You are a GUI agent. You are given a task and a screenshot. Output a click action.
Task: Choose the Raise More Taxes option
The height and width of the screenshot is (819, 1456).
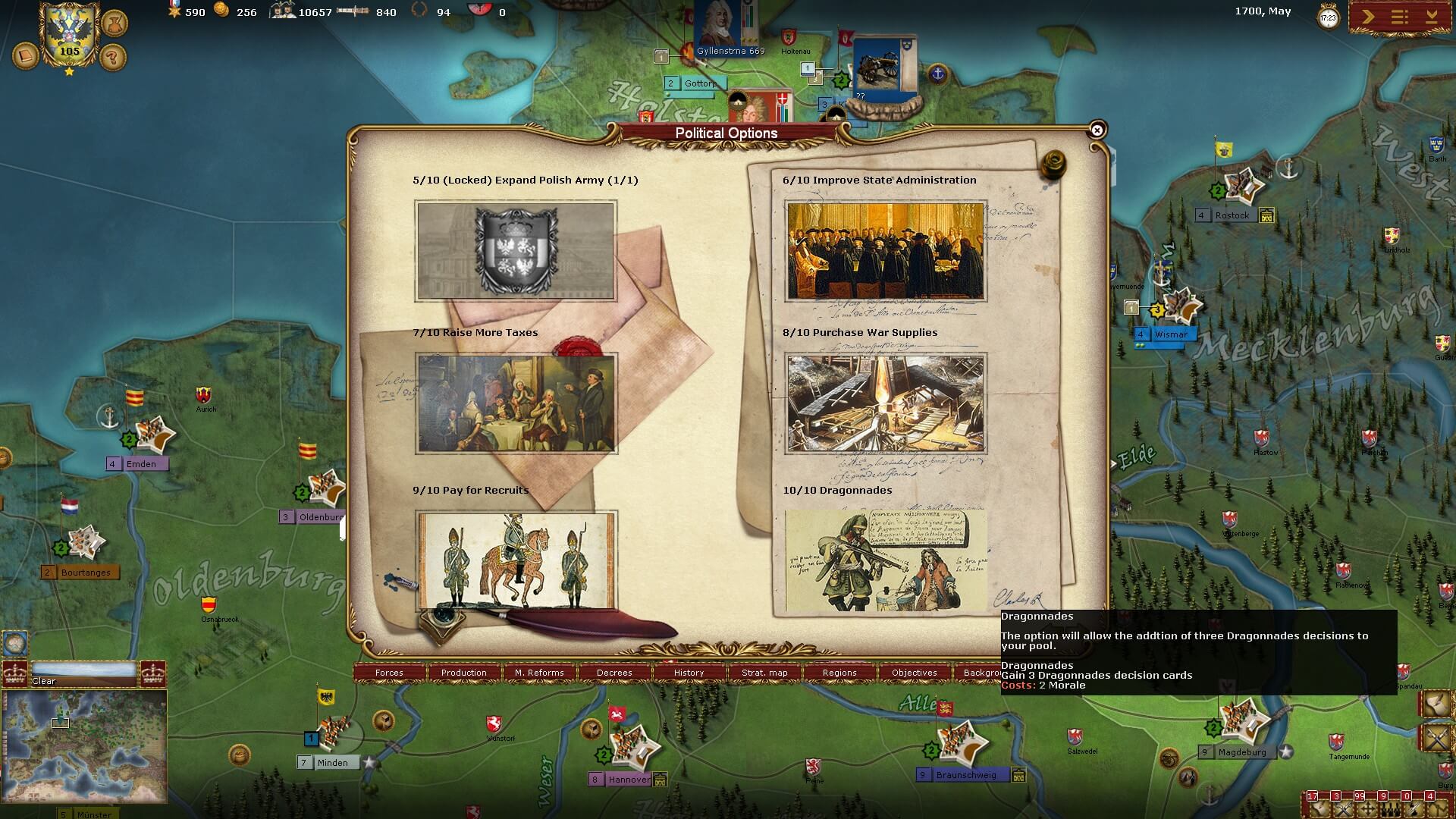pyautogui.click(x=516, y=403)
